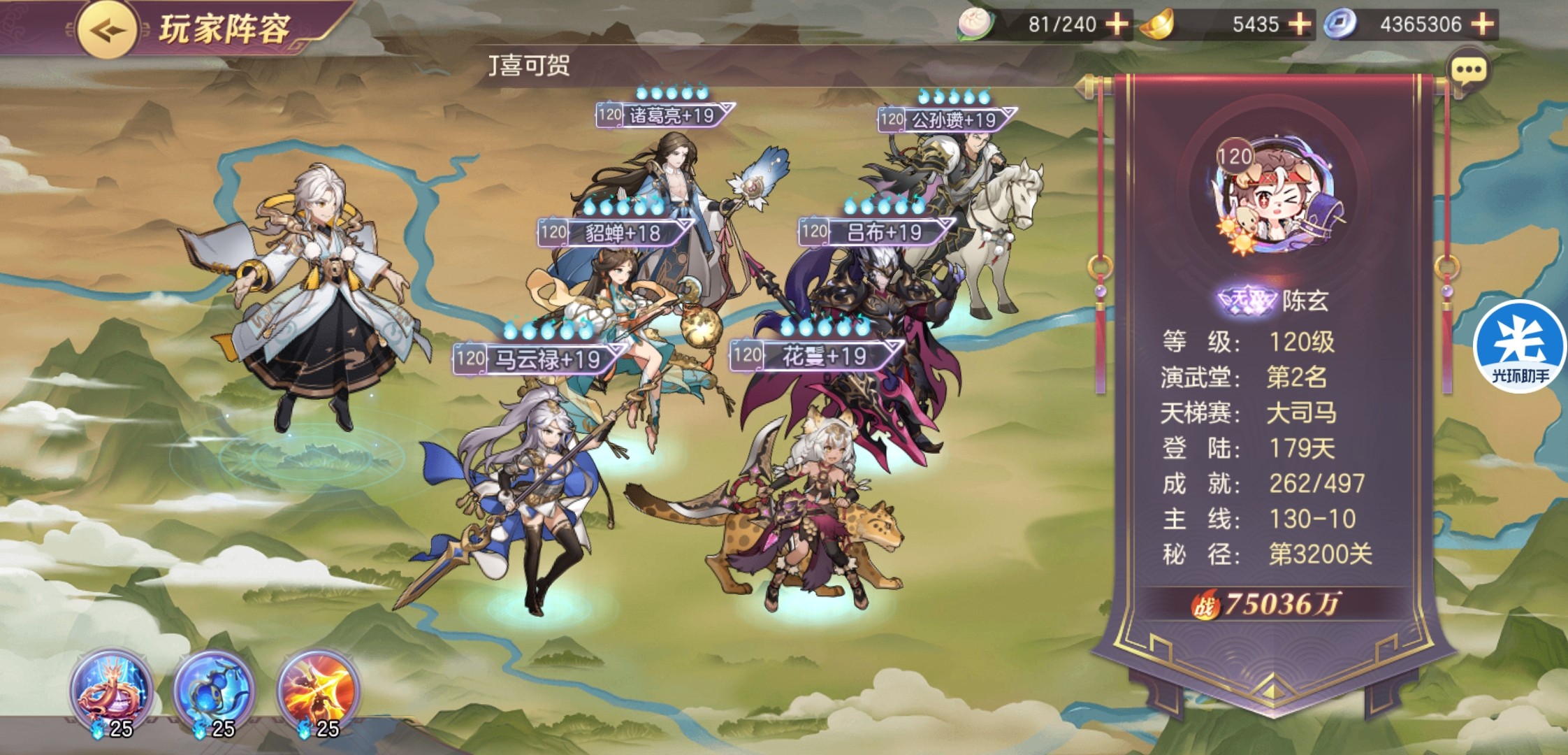Viewport: 1568px width, 755px height.
Task: Inspect the fiery phoenix skill icon
Action: pos(318,690)
